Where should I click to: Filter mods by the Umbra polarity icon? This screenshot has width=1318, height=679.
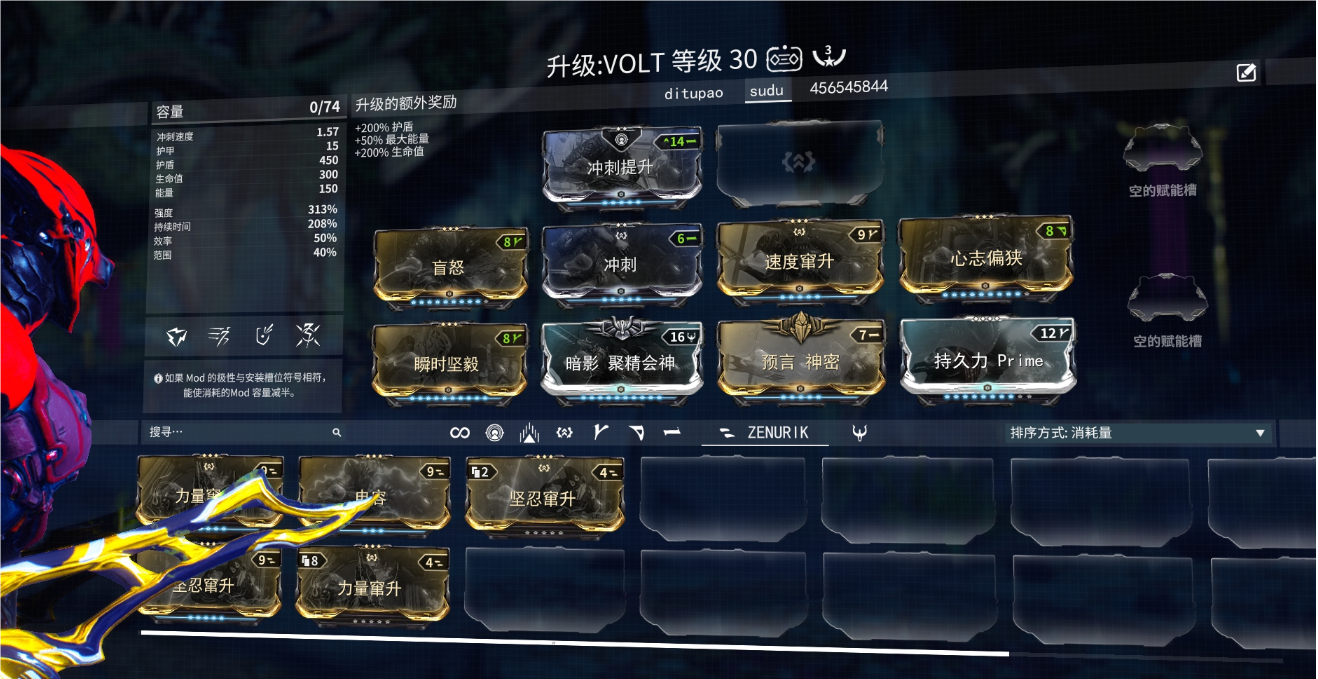859,432
